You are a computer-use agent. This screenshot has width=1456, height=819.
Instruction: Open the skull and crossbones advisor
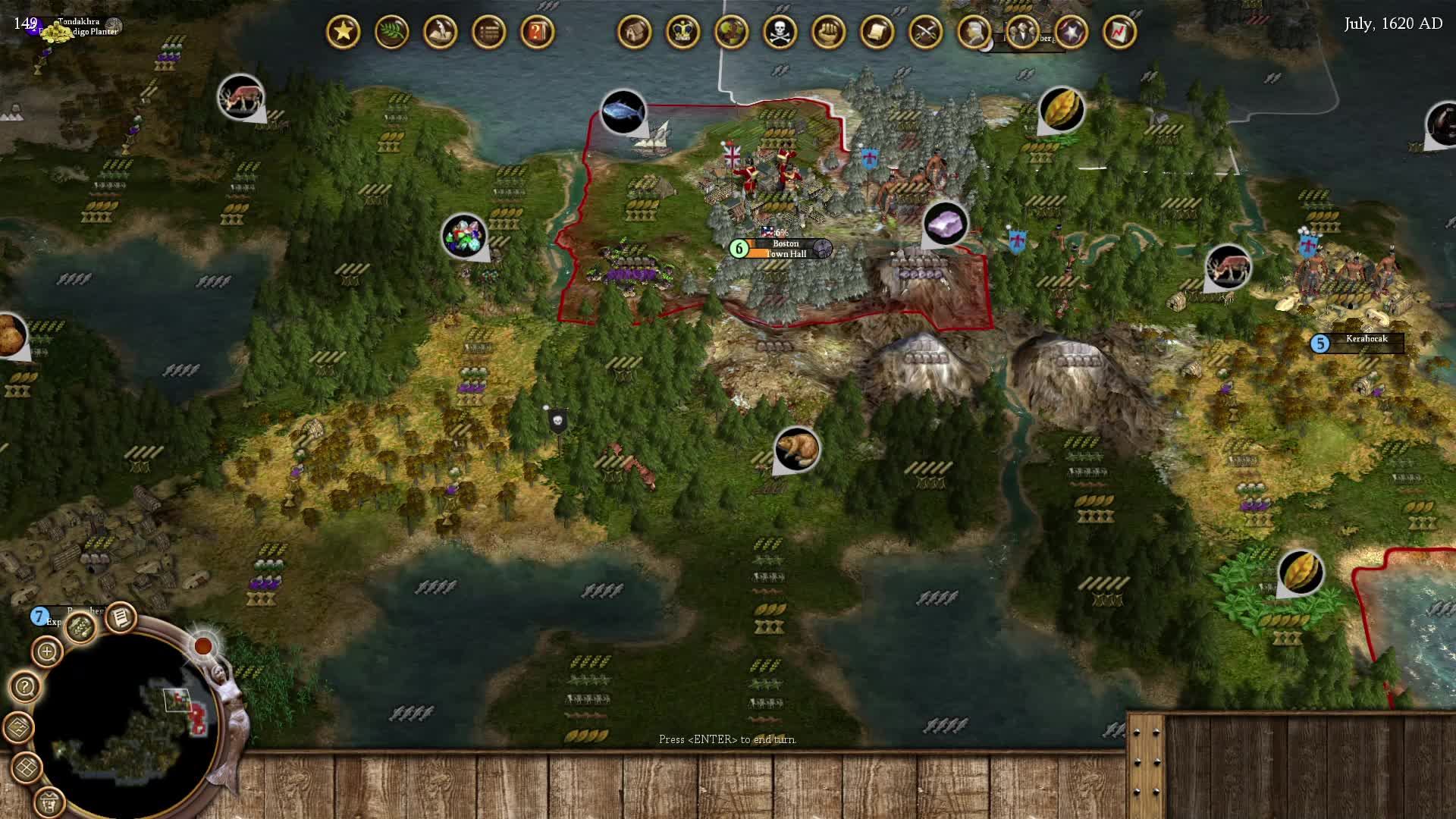(780, 32)
